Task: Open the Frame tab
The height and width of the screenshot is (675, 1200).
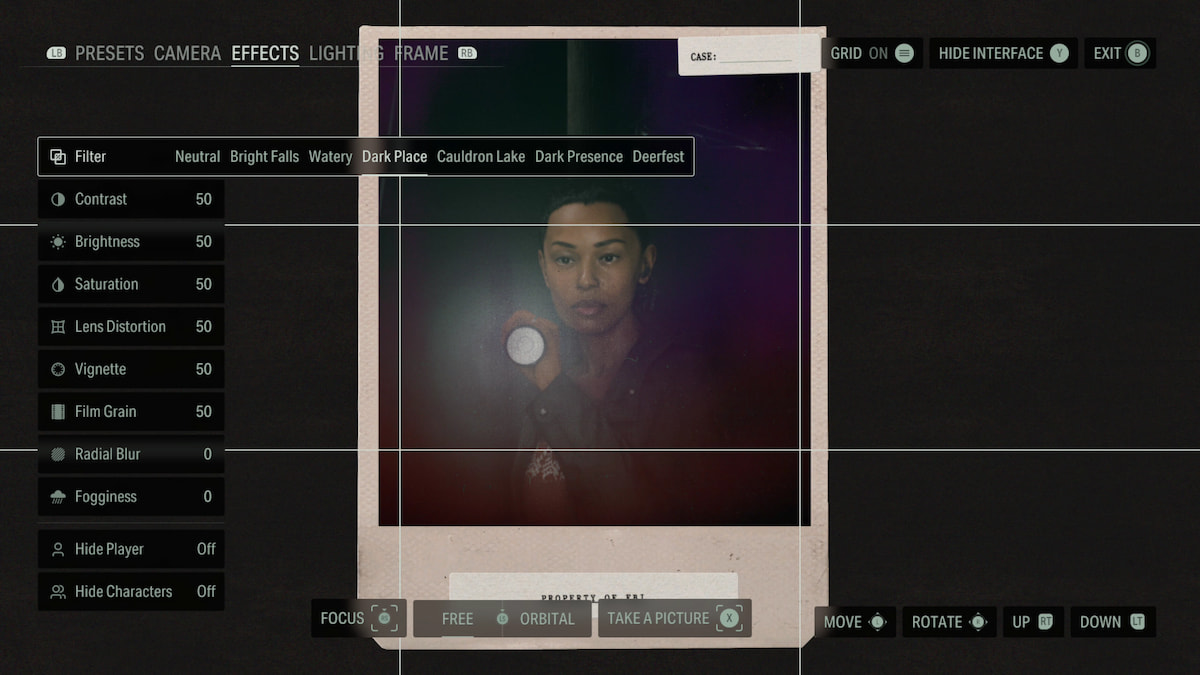Action: pyautogui.click(x=421, y=53)
